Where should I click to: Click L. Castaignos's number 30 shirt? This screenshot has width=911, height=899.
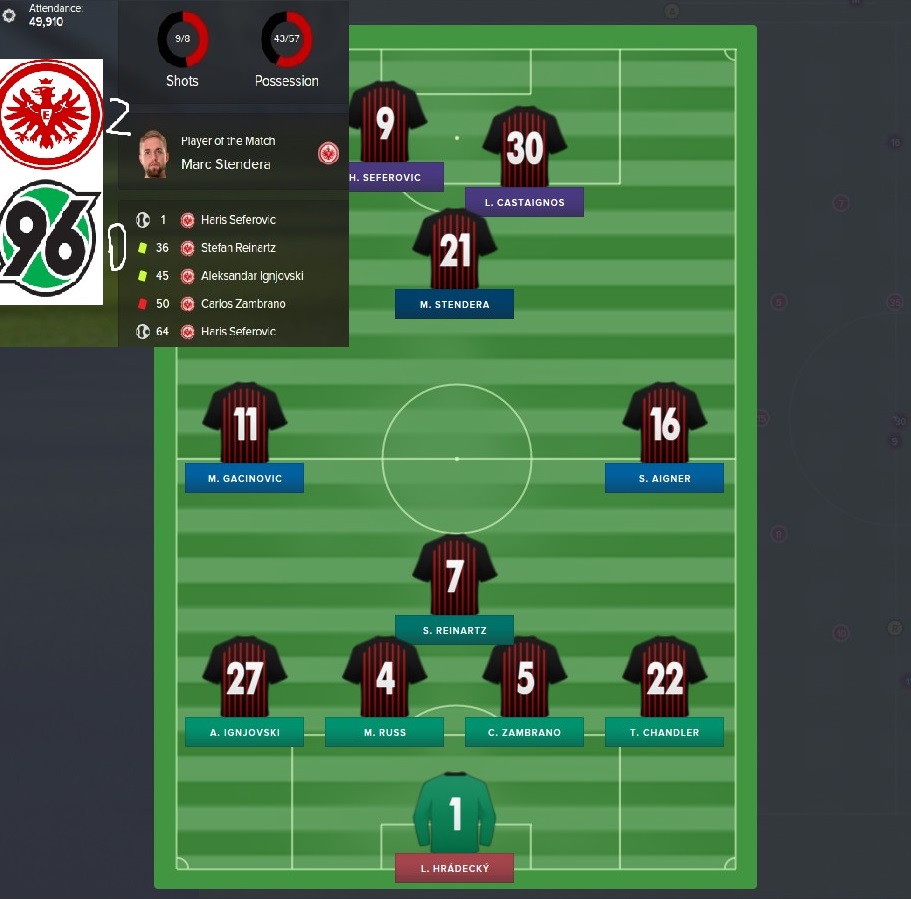524,149
